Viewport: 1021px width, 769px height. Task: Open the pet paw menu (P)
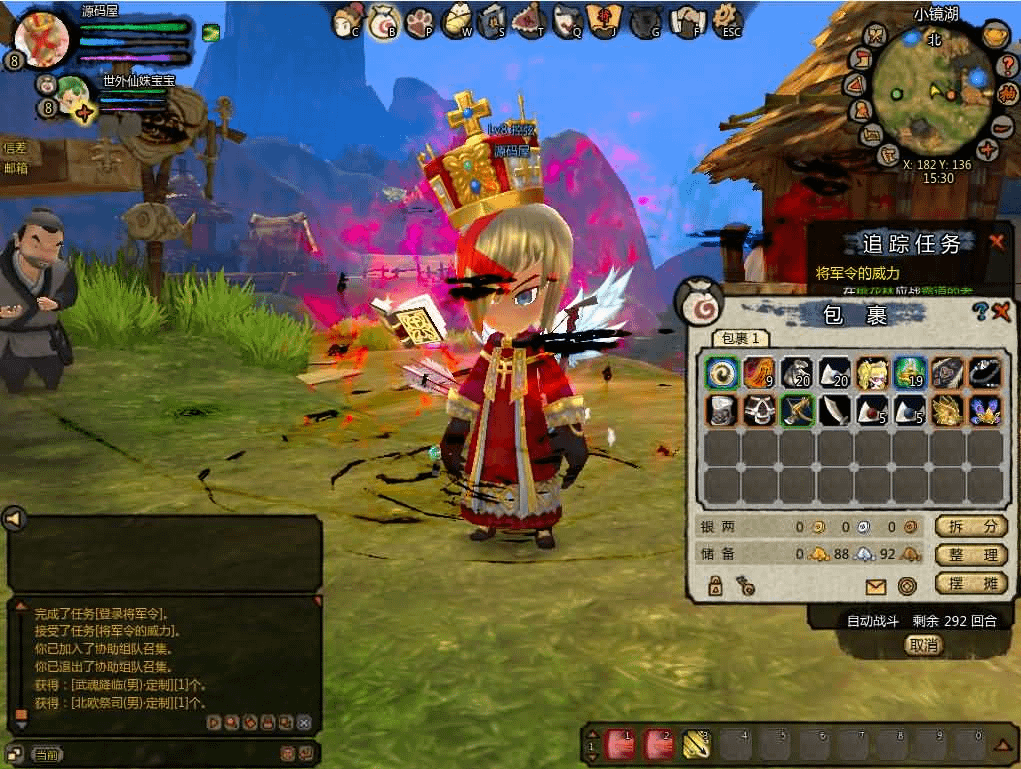pyautogui.click(x=421, y=20)
